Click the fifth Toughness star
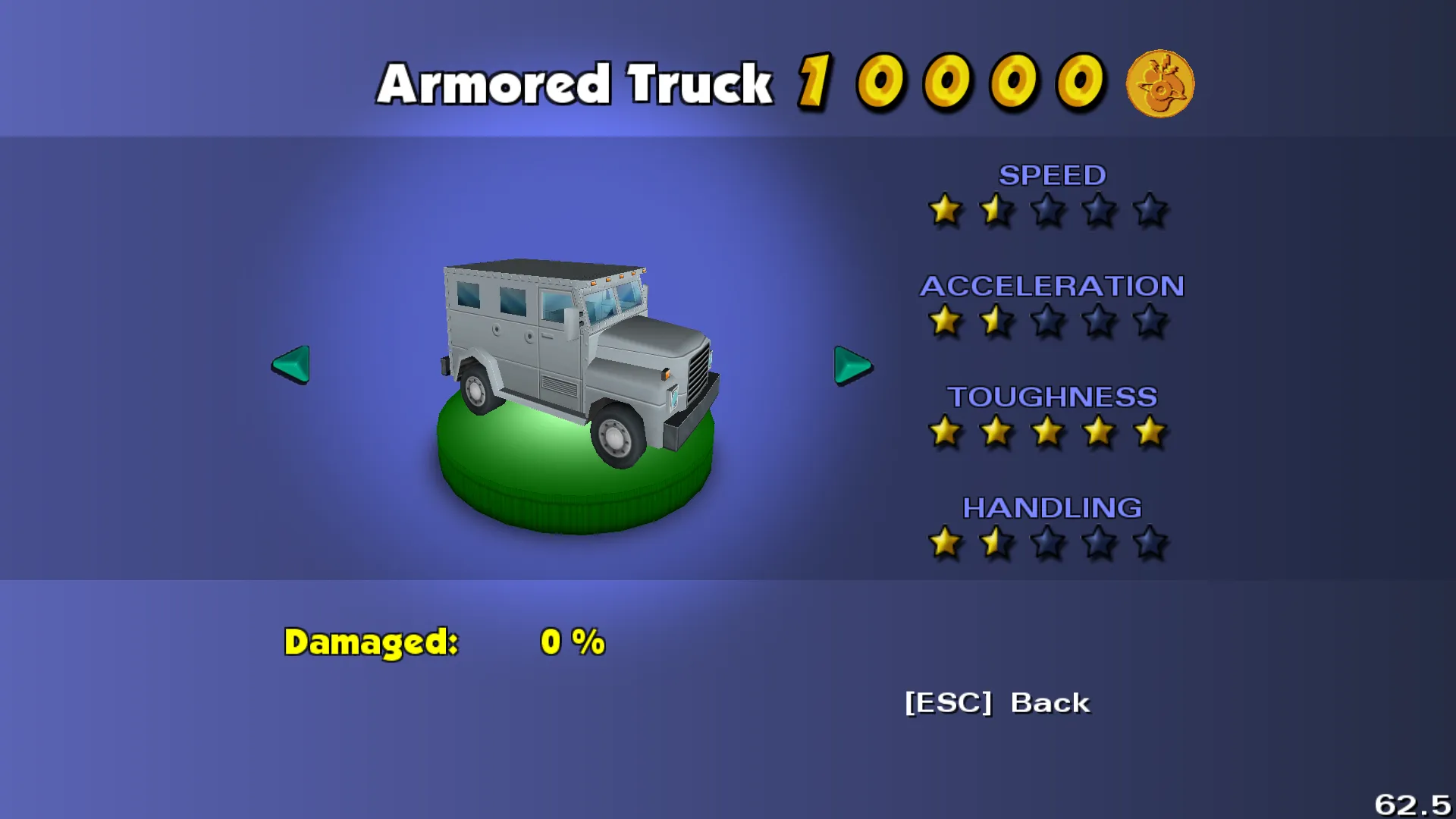The height and width of the screenshot is (819, 1456). click(1150, 431)
